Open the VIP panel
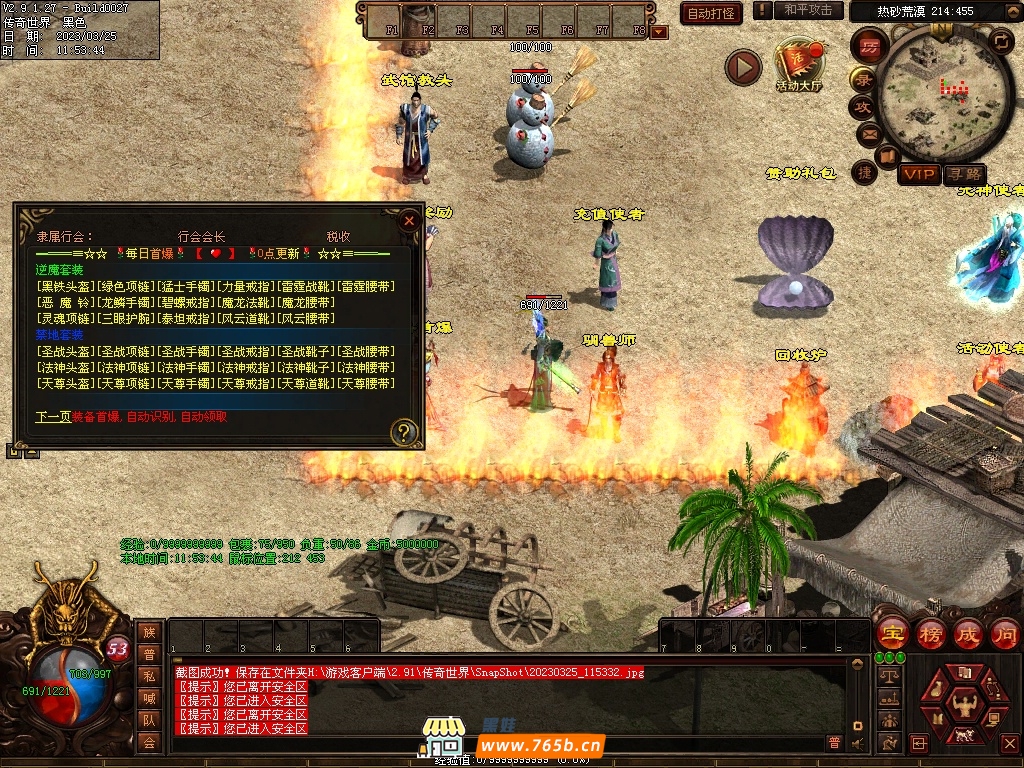 tap(918, 175)
